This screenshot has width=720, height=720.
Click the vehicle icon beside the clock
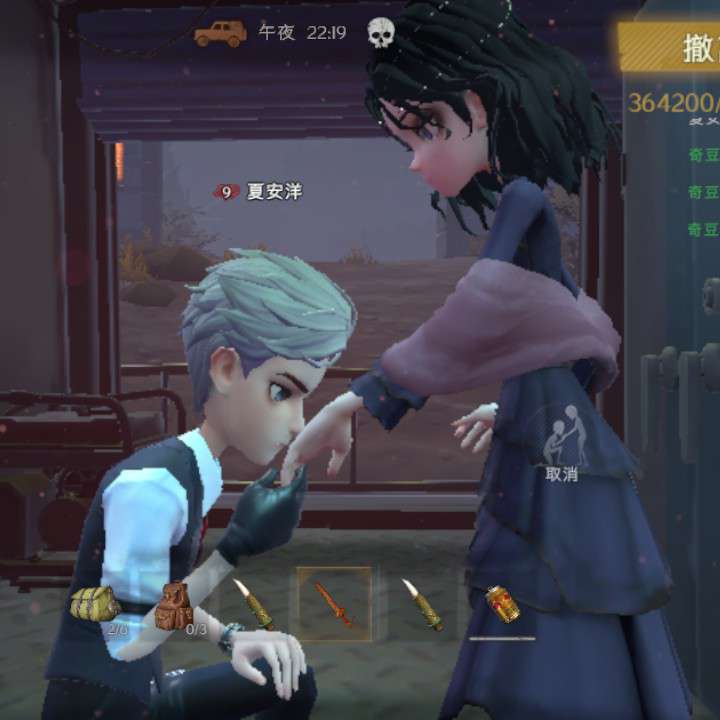[x=220, y=33]
